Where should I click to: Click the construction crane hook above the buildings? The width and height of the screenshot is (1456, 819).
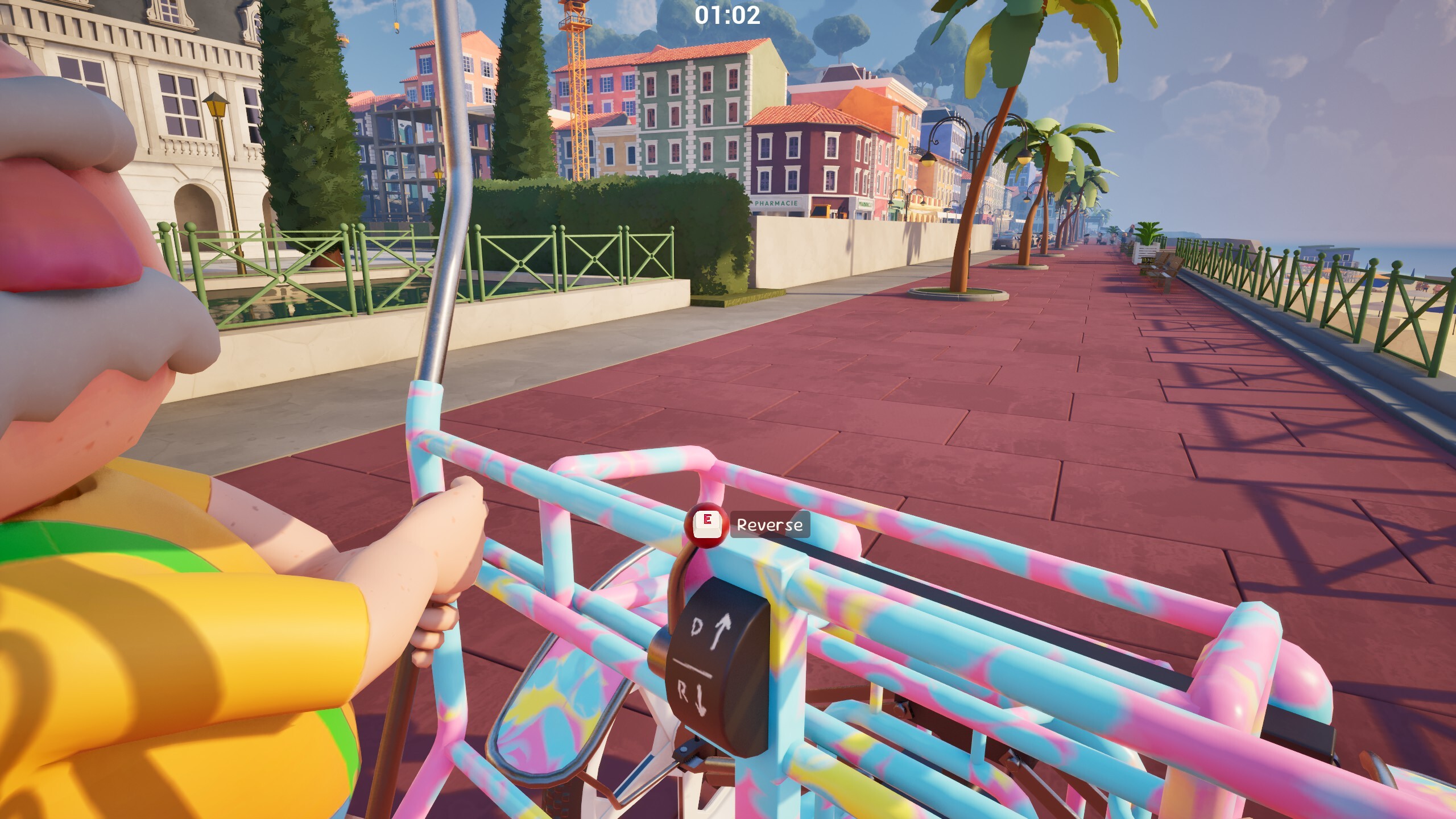[396, 28]
